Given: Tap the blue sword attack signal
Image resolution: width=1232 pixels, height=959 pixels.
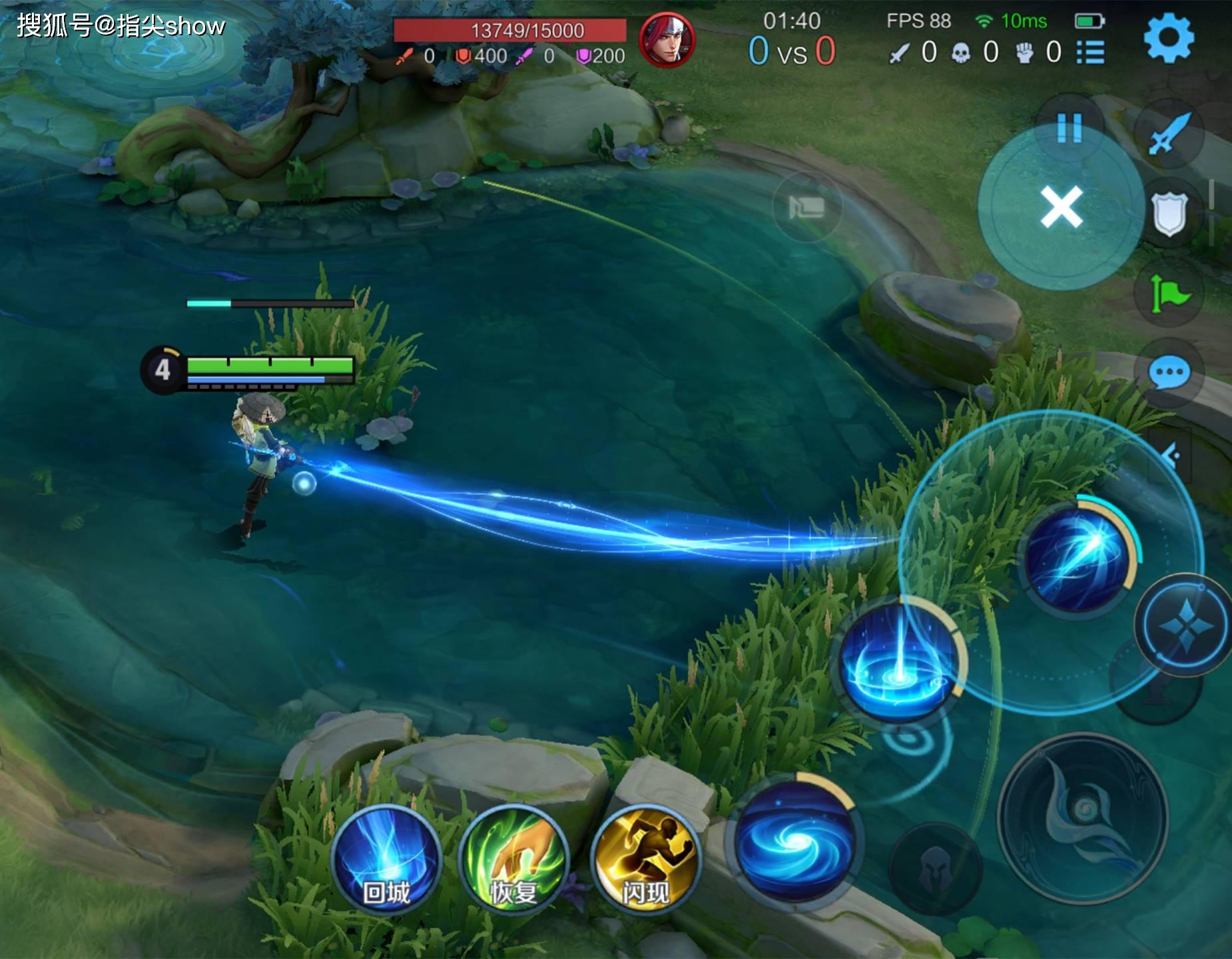Looking at the screenshot, I should tap(1168, 134).
